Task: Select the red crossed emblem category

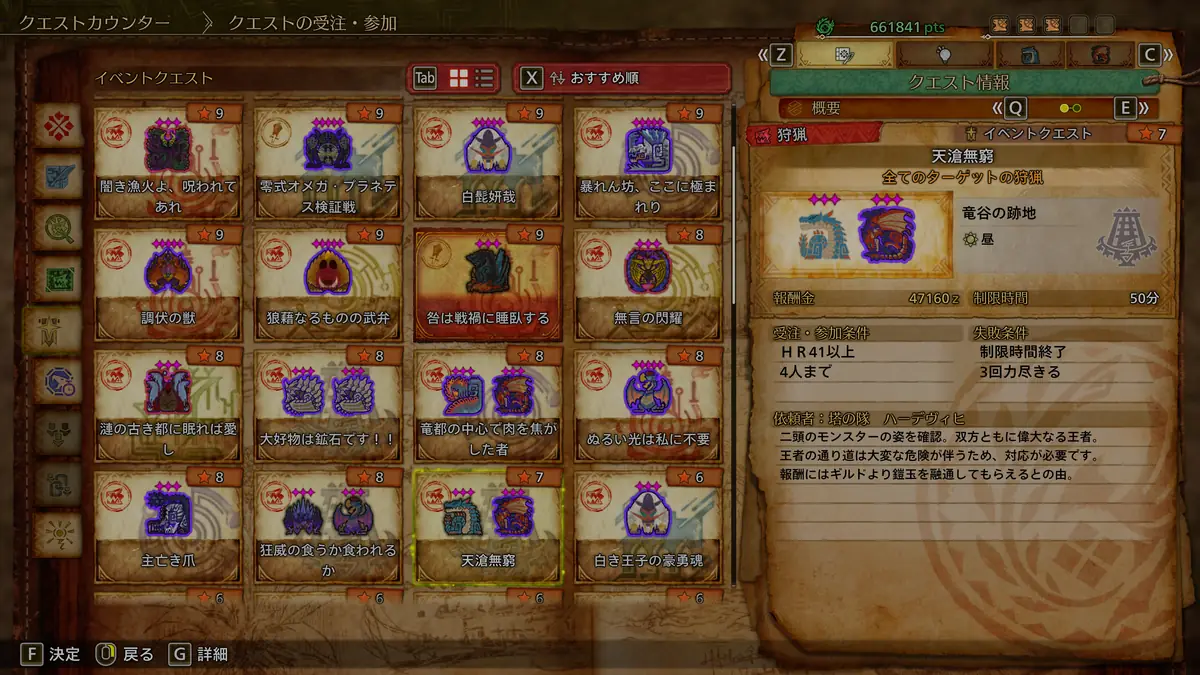Action: [58, 126]
